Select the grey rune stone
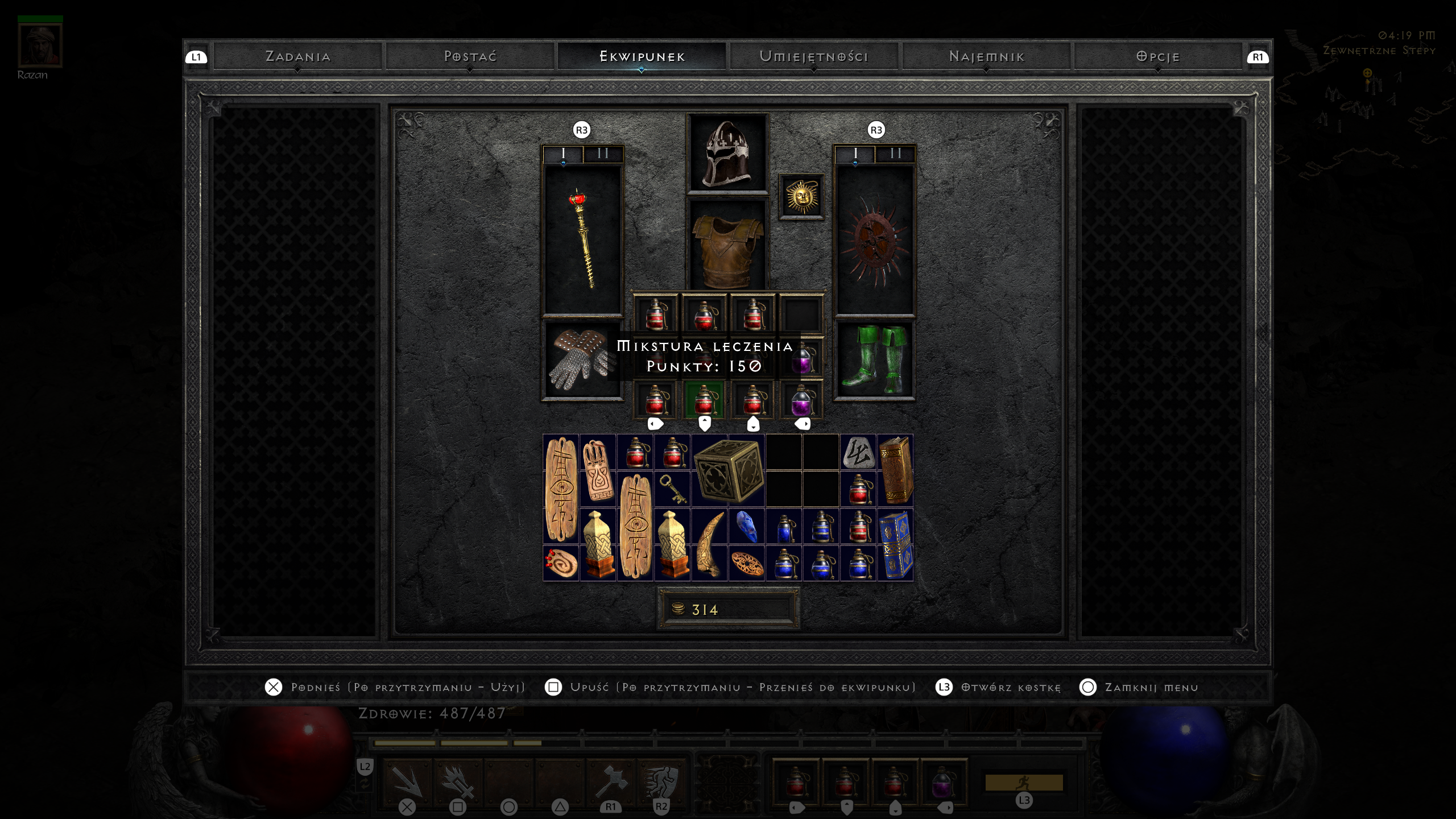Image resolution: width=1456 pixels, height=819 pixels. [858, 452]
